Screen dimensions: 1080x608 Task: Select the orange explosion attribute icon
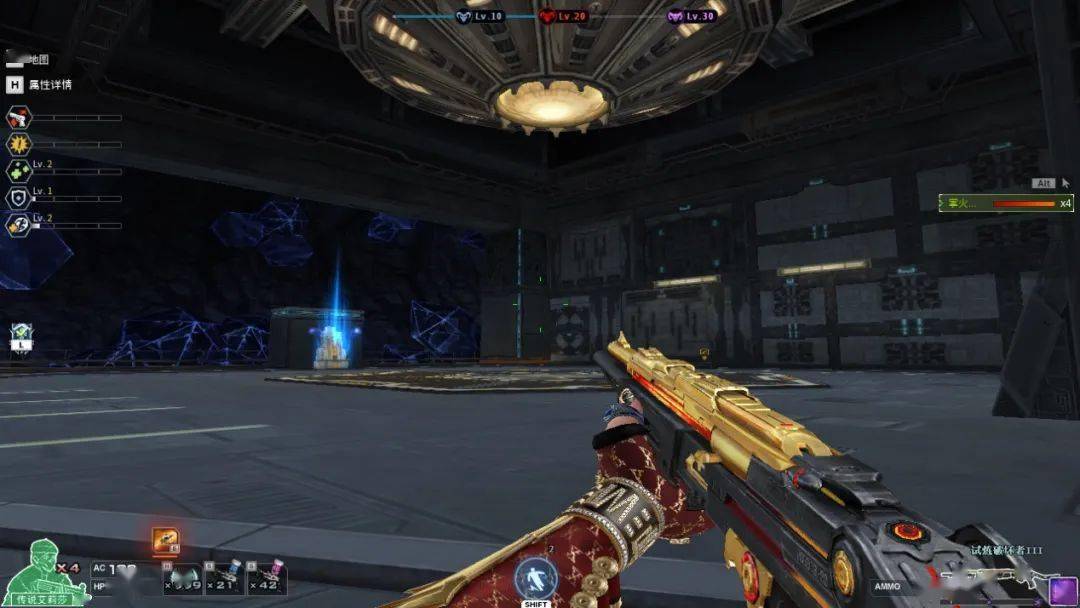(19, 145)
